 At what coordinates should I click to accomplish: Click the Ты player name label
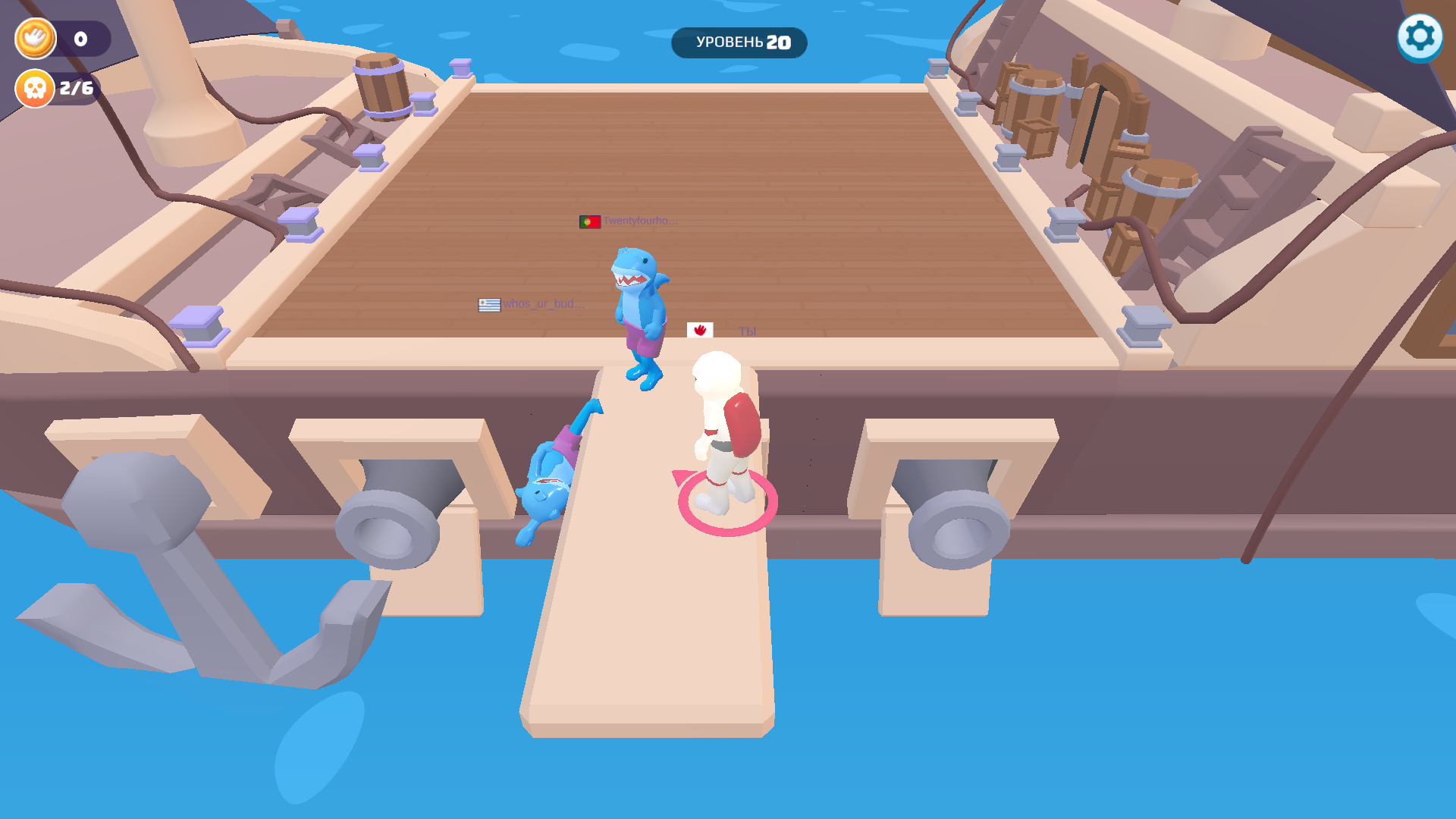click(x=748, y=331)
